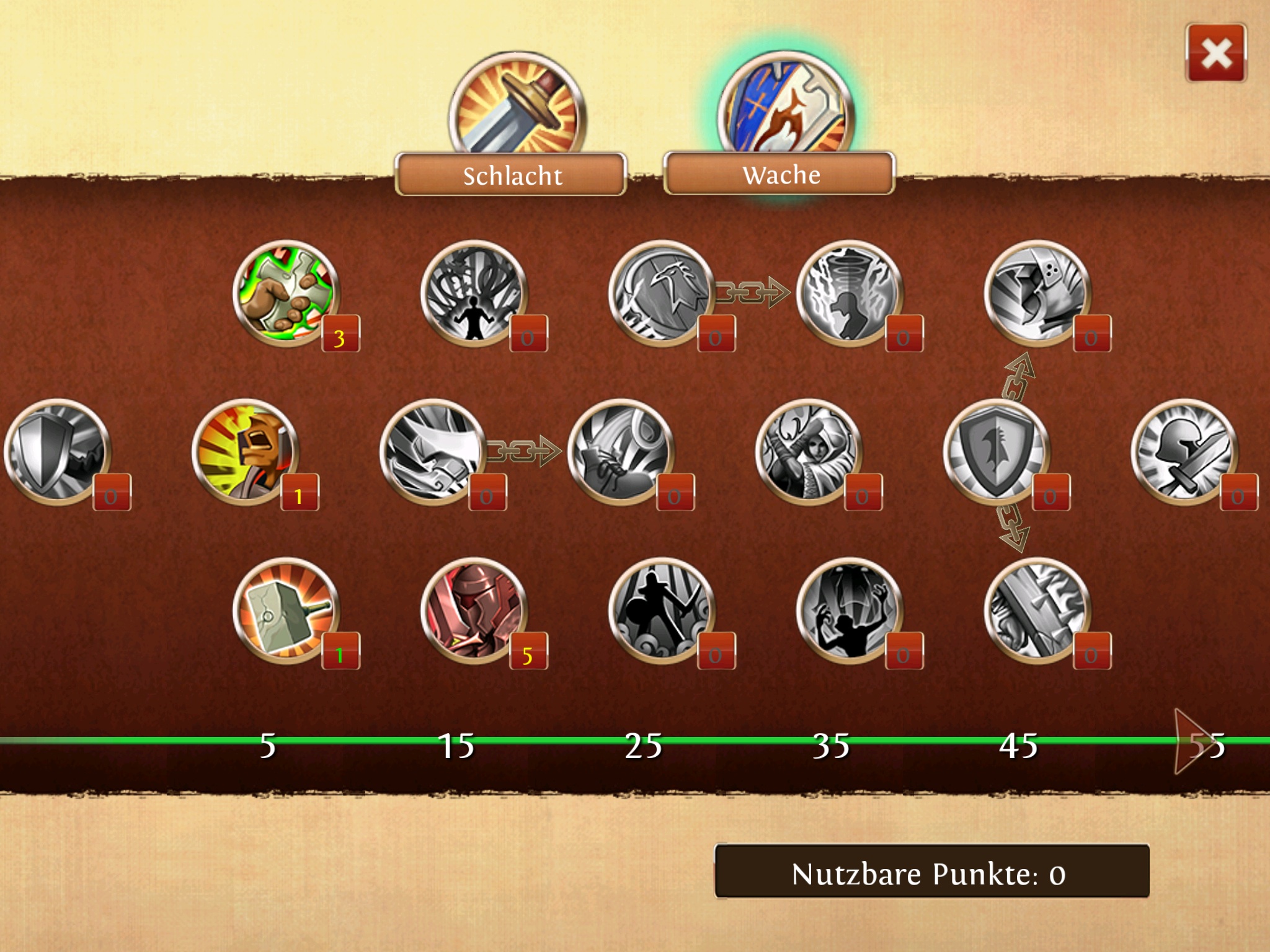This screenshot has height=952, width=1270.
Task: Click the locked gauntlet skill icon
Action: tap(1038, 294)
